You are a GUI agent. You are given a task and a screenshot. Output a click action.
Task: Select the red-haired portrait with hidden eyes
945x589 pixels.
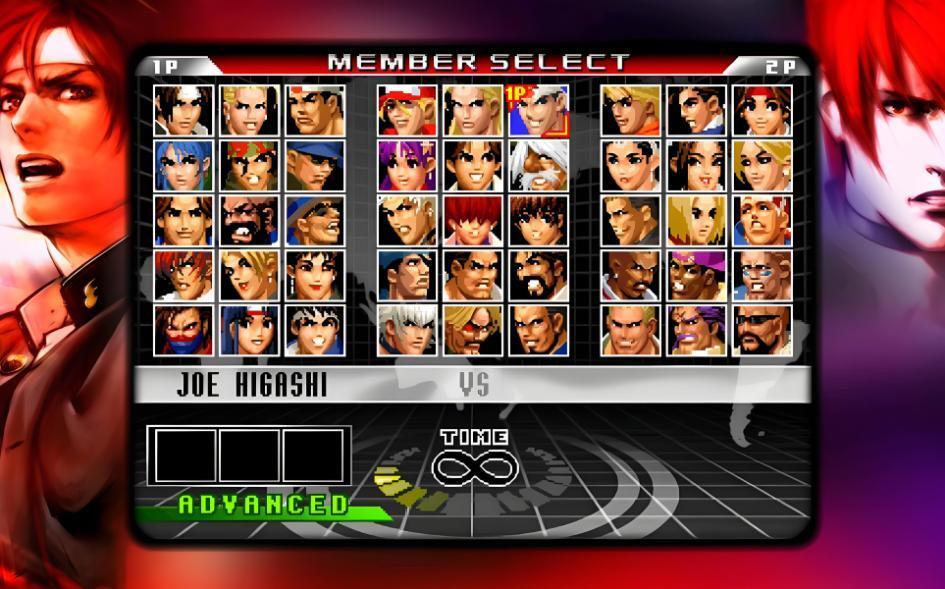[473, 220]
